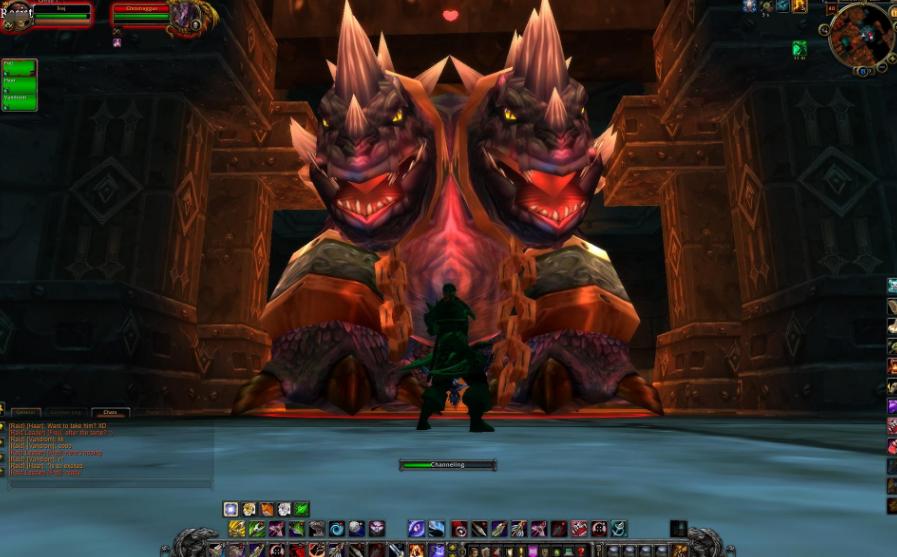Activate the first pet bar icon
The image size is (897, 557).
pyautogui.click(x=231, y=509)
